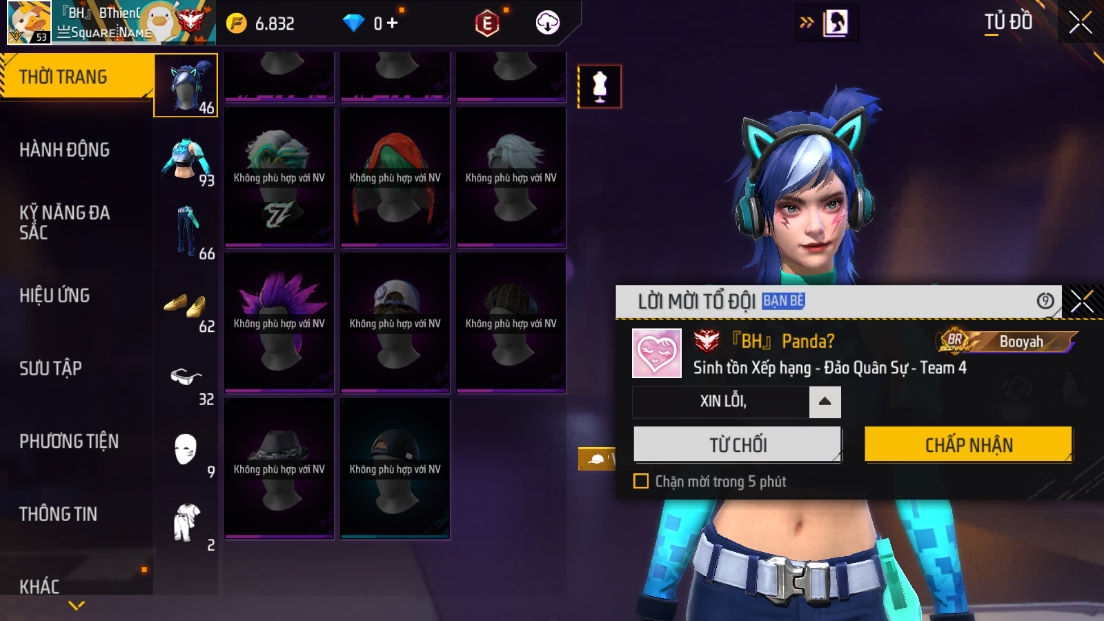Add diamonds with the plus button
The image size is (1104, 621).
coord(391,23)
